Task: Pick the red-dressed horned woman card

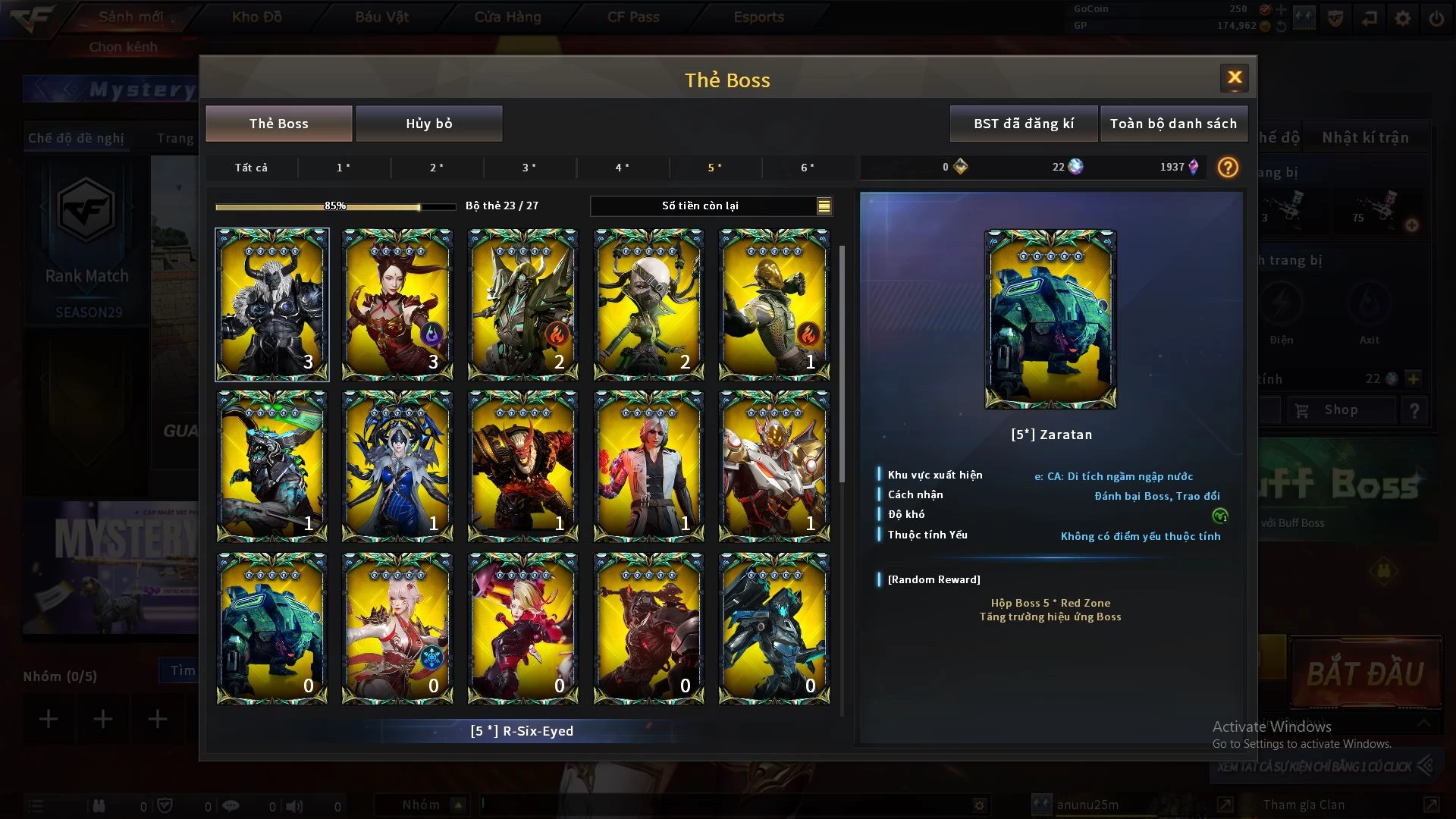Action: (x=397, y=304)
